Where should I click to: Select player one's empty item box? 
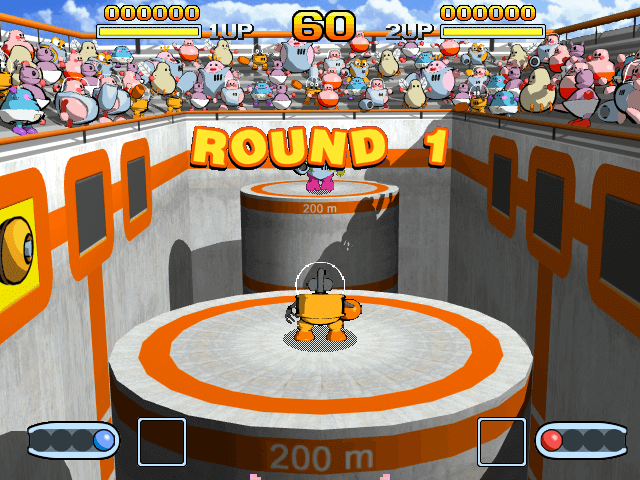pyautogui.click(x=161, y=442)
